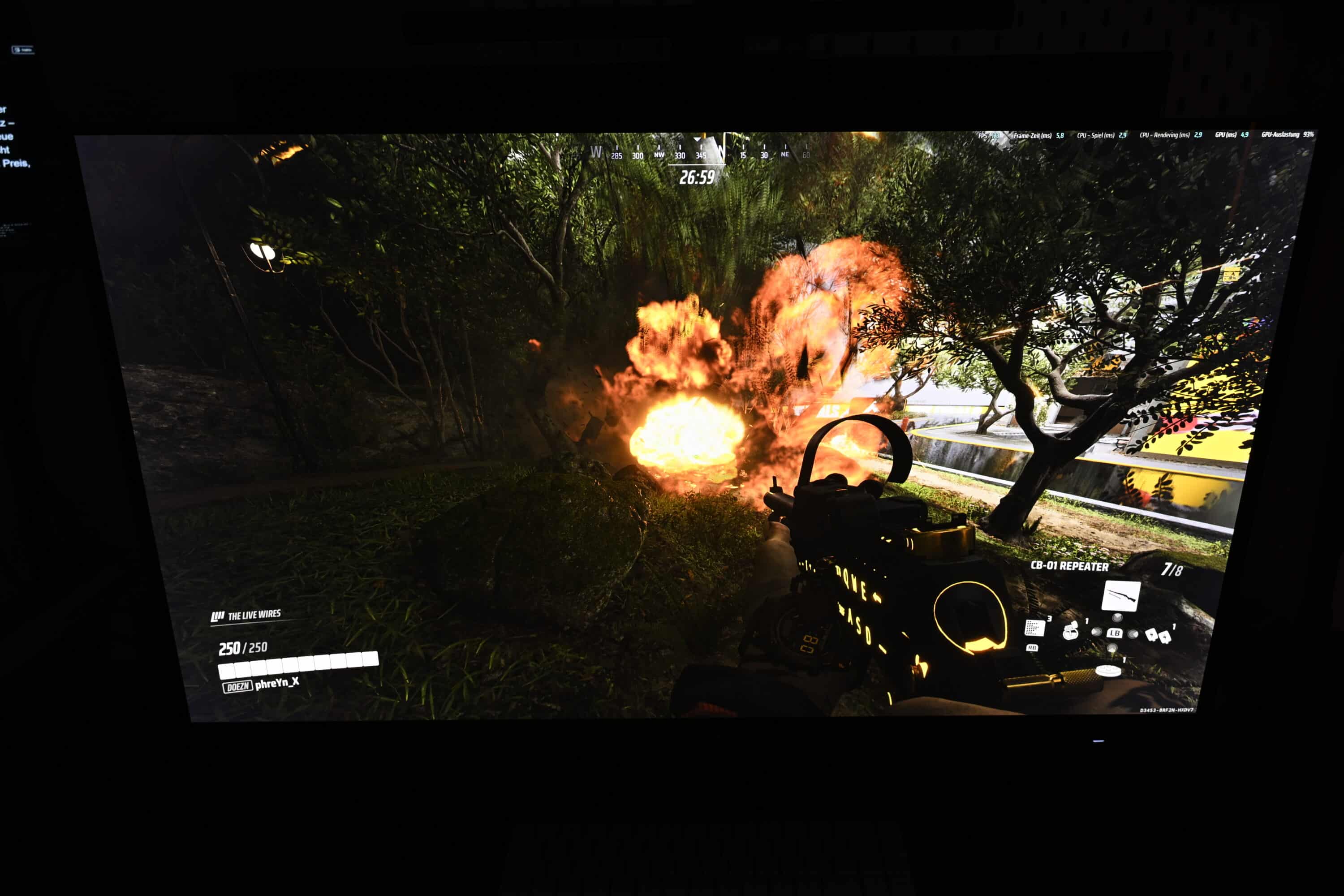Choose the canister gadget icon
The image size is (1344, 896).
(1070, 631)
